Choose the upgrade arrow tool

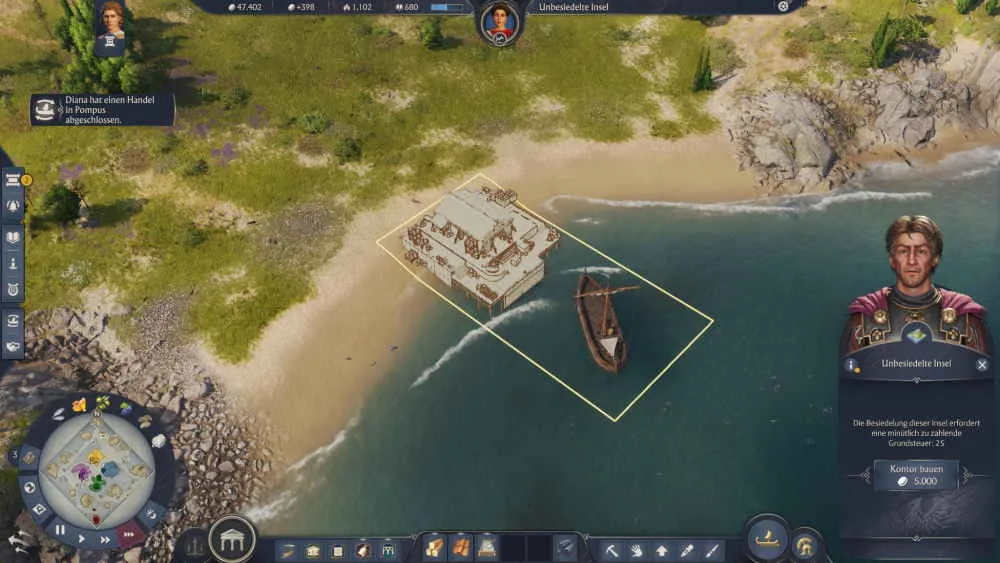pos(661,550)
